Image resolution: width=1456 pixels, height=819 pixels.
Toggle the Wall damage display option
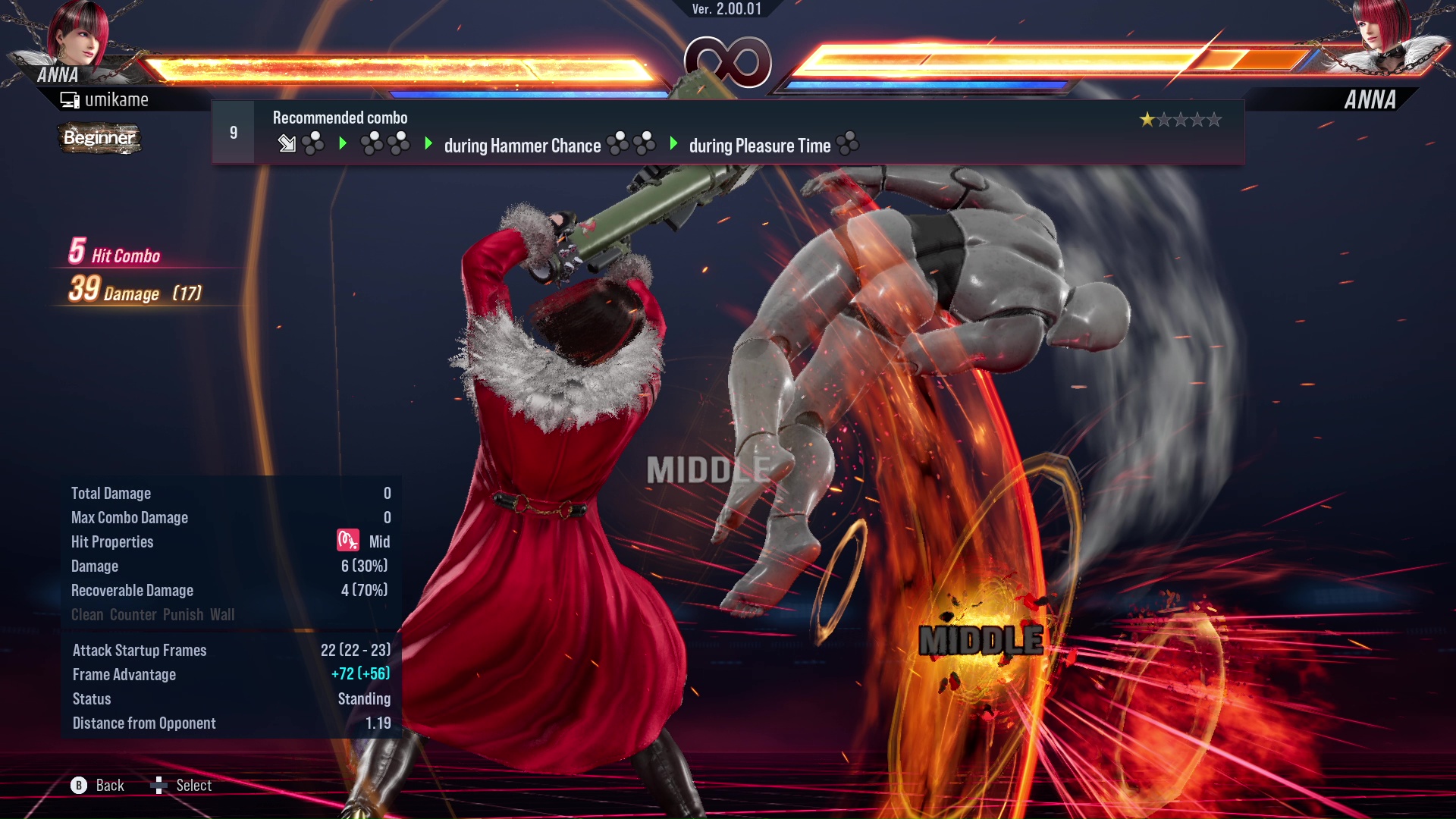[x=224, y=615]
